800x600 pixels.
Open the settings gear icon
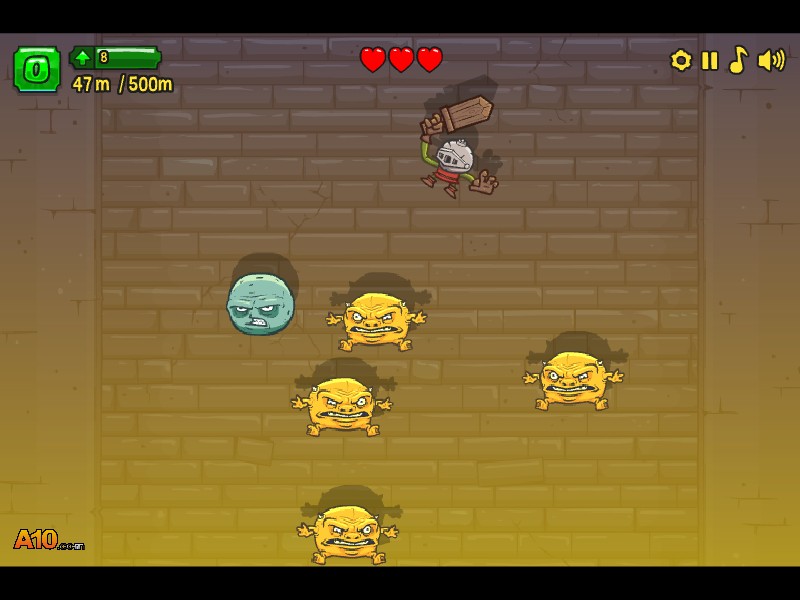tap(681, 61)
